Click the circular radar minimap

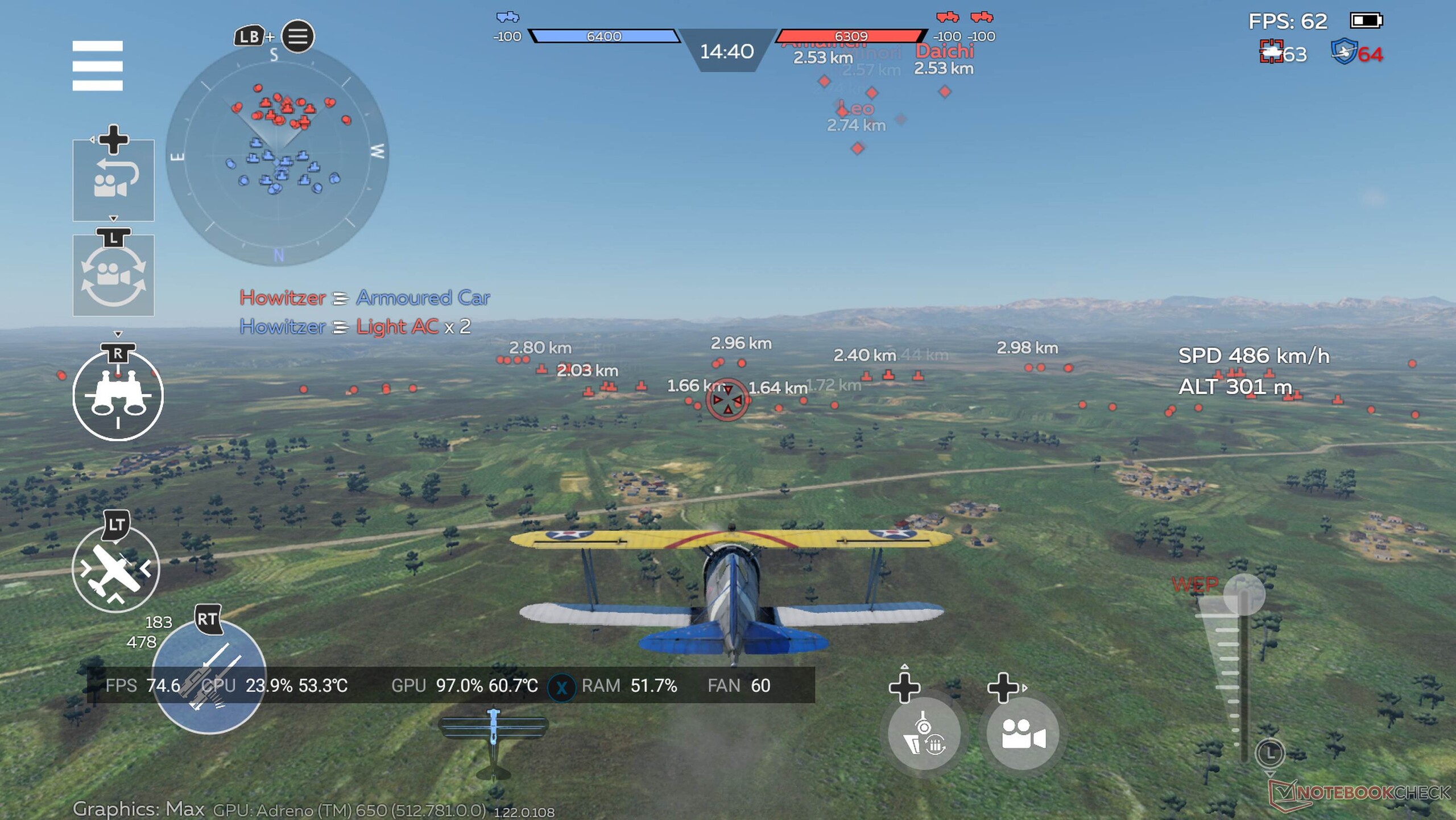(278, 155)
